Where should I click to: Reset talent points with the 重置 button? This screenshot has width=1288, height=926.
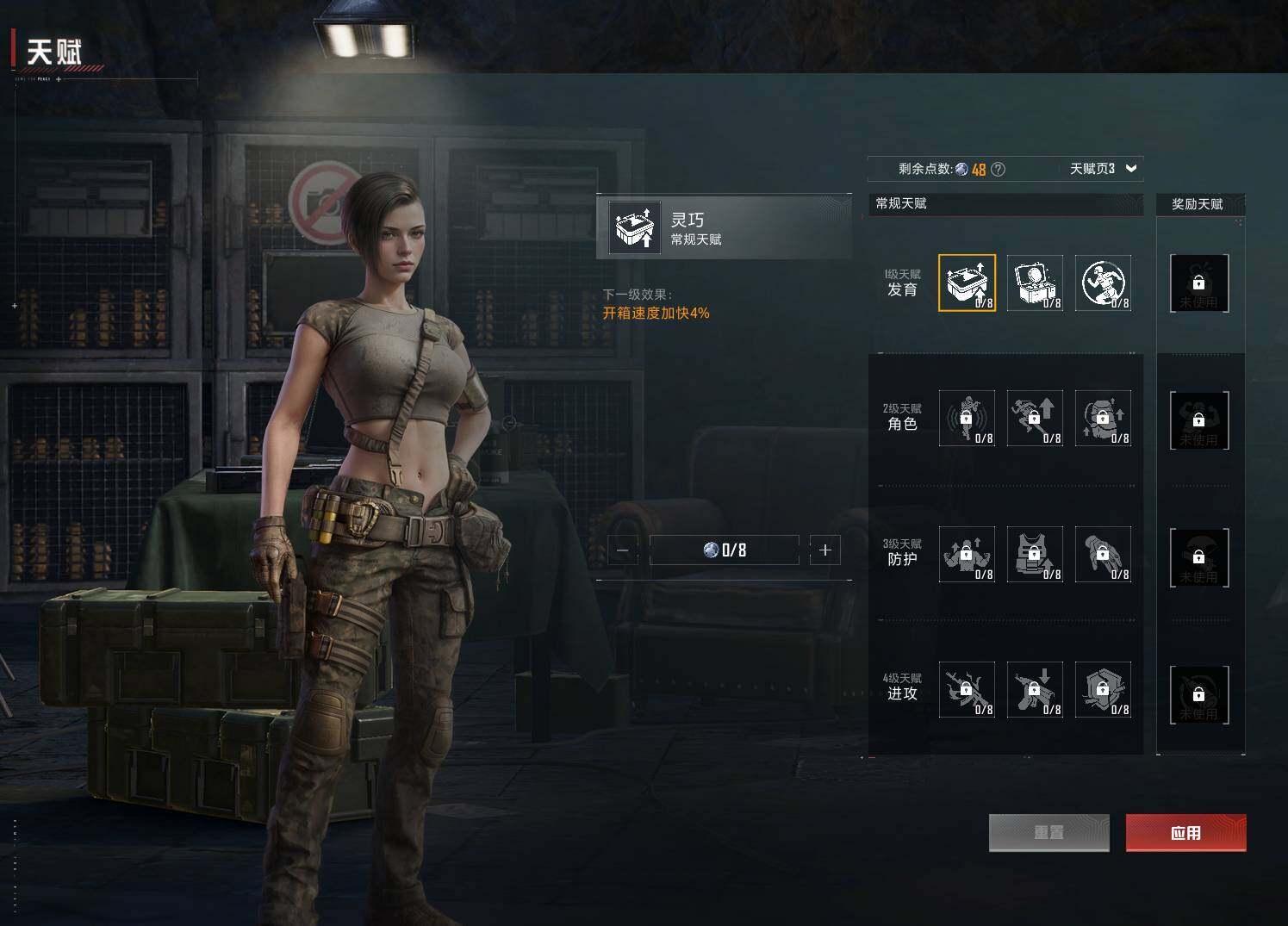click(1048, 833)
